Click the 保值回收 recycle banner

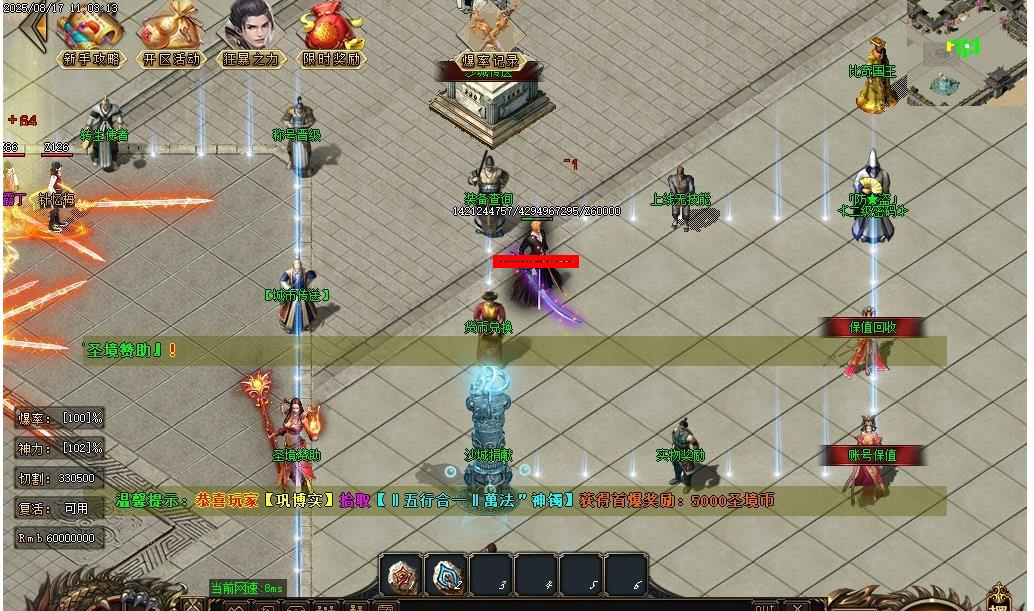point(872,327)
